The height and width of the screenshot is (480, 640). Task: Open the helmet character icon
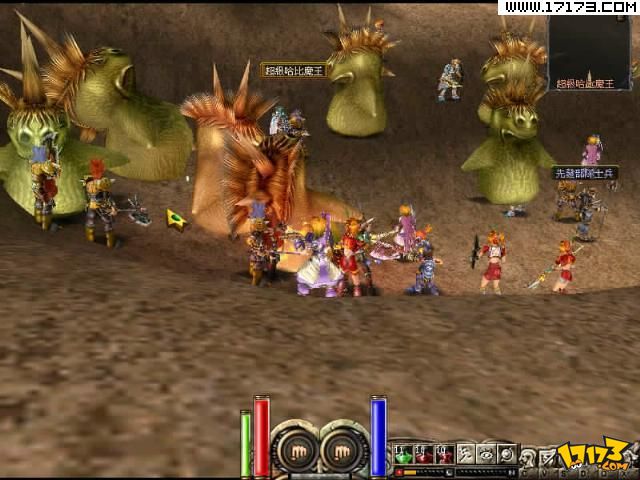click(528, 456)
